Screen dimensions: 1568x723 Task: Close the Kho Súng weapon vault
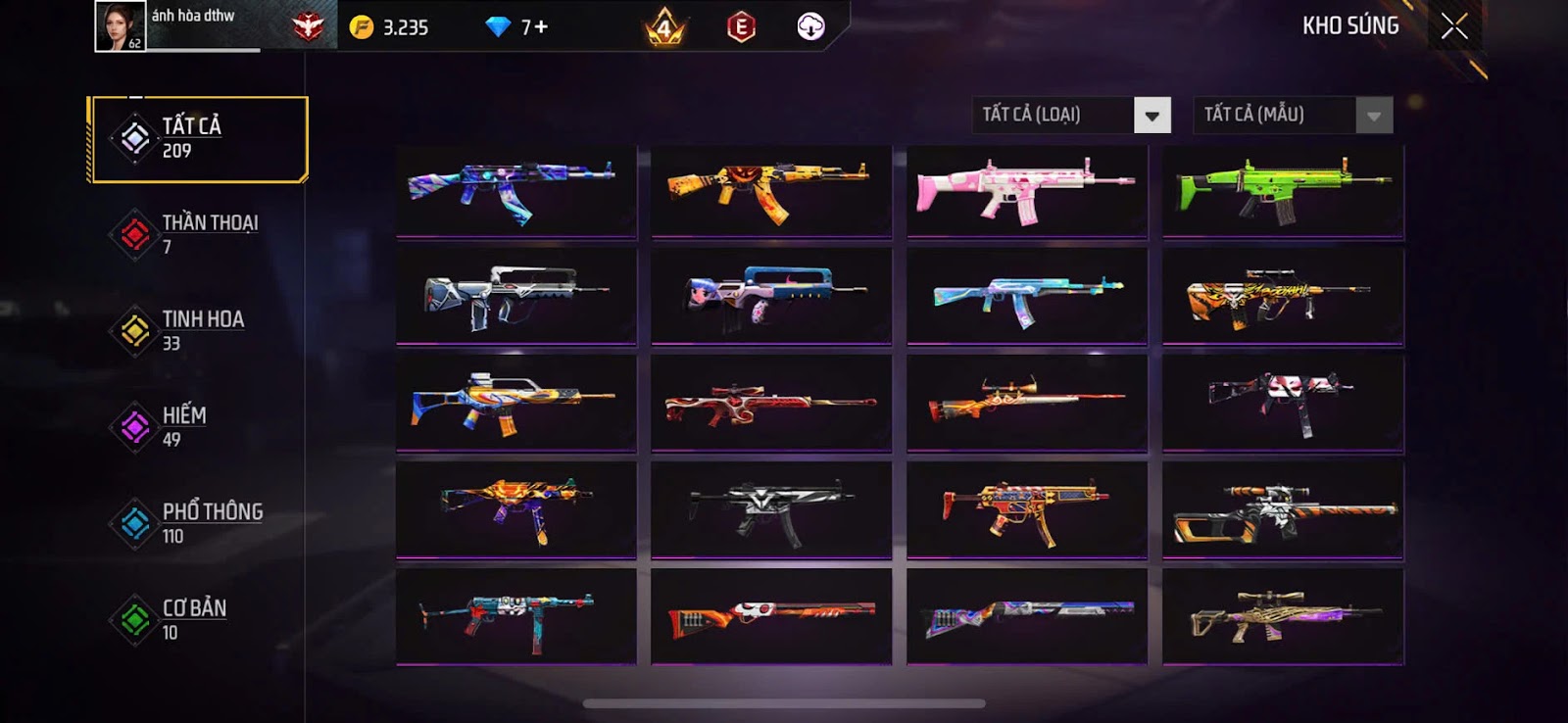point(1454,26)
